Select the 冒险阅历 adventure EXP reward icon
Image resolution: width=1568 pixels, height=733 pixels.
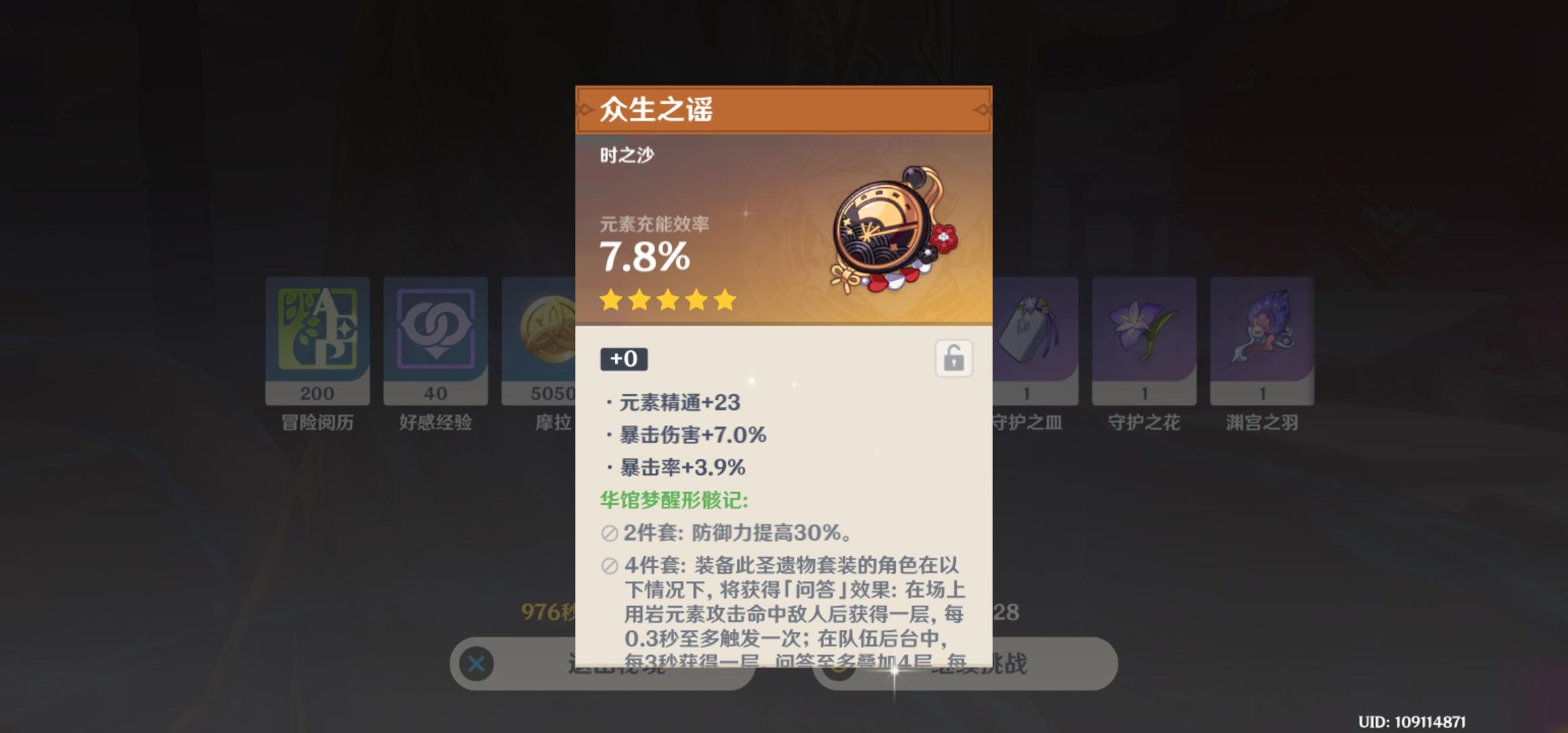tap(316, 338)
